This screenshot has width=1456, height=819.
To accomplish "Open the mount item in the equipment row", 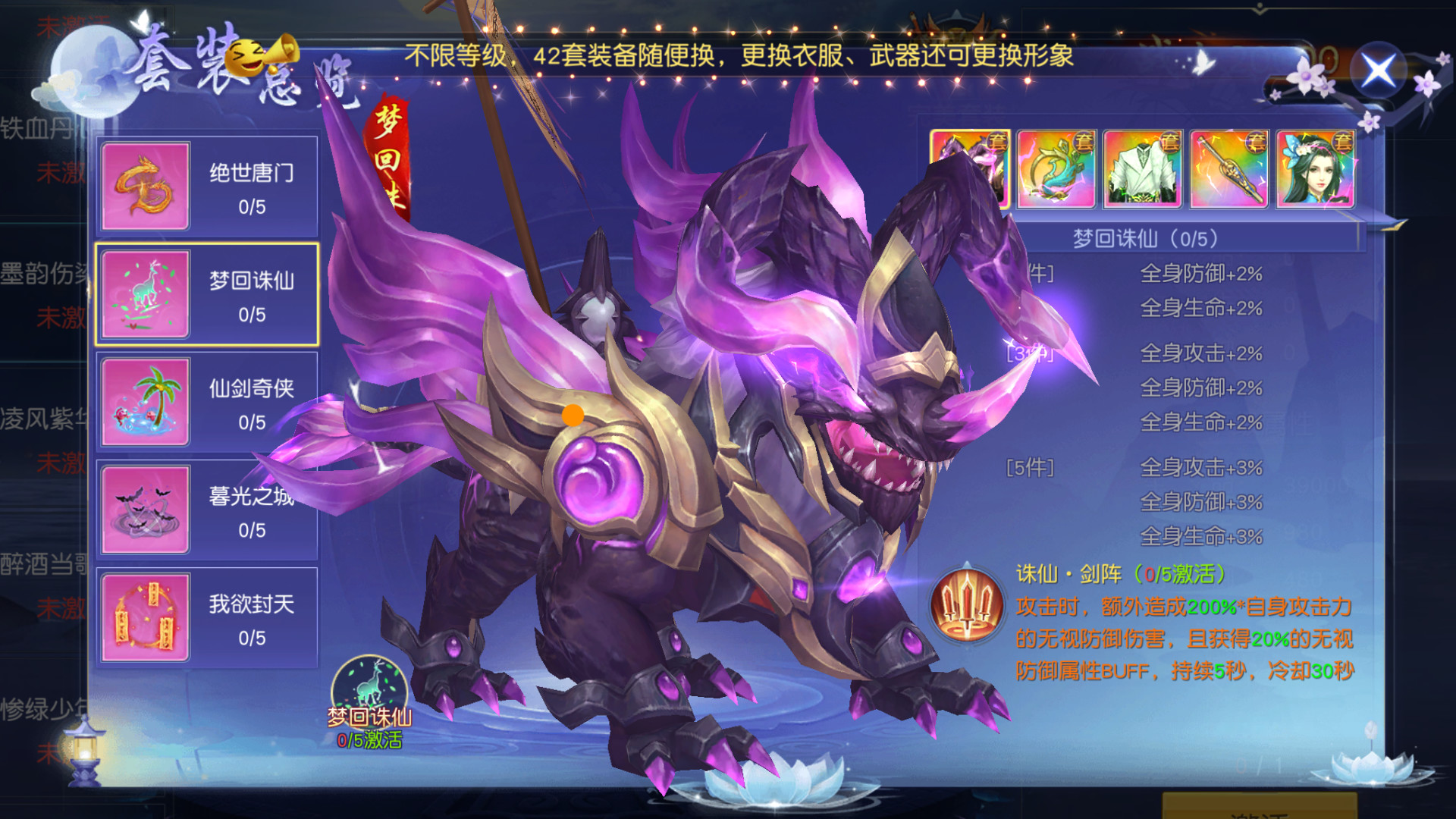I will [x=970, y=168].
